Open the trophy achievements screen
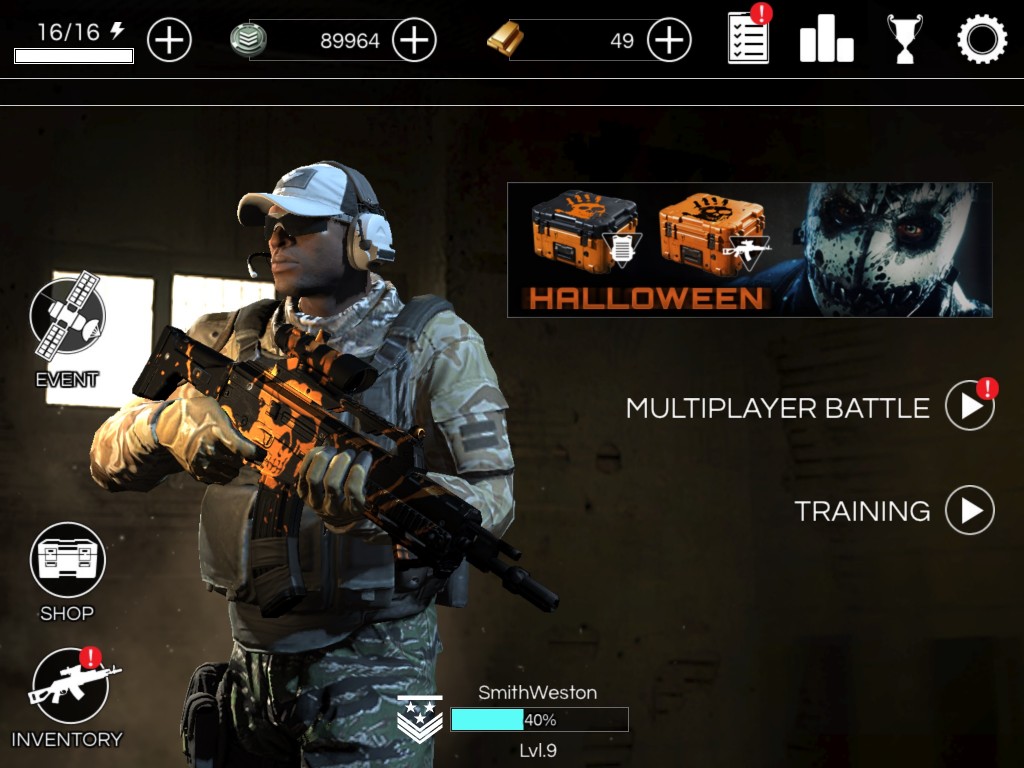 [904, 41]
